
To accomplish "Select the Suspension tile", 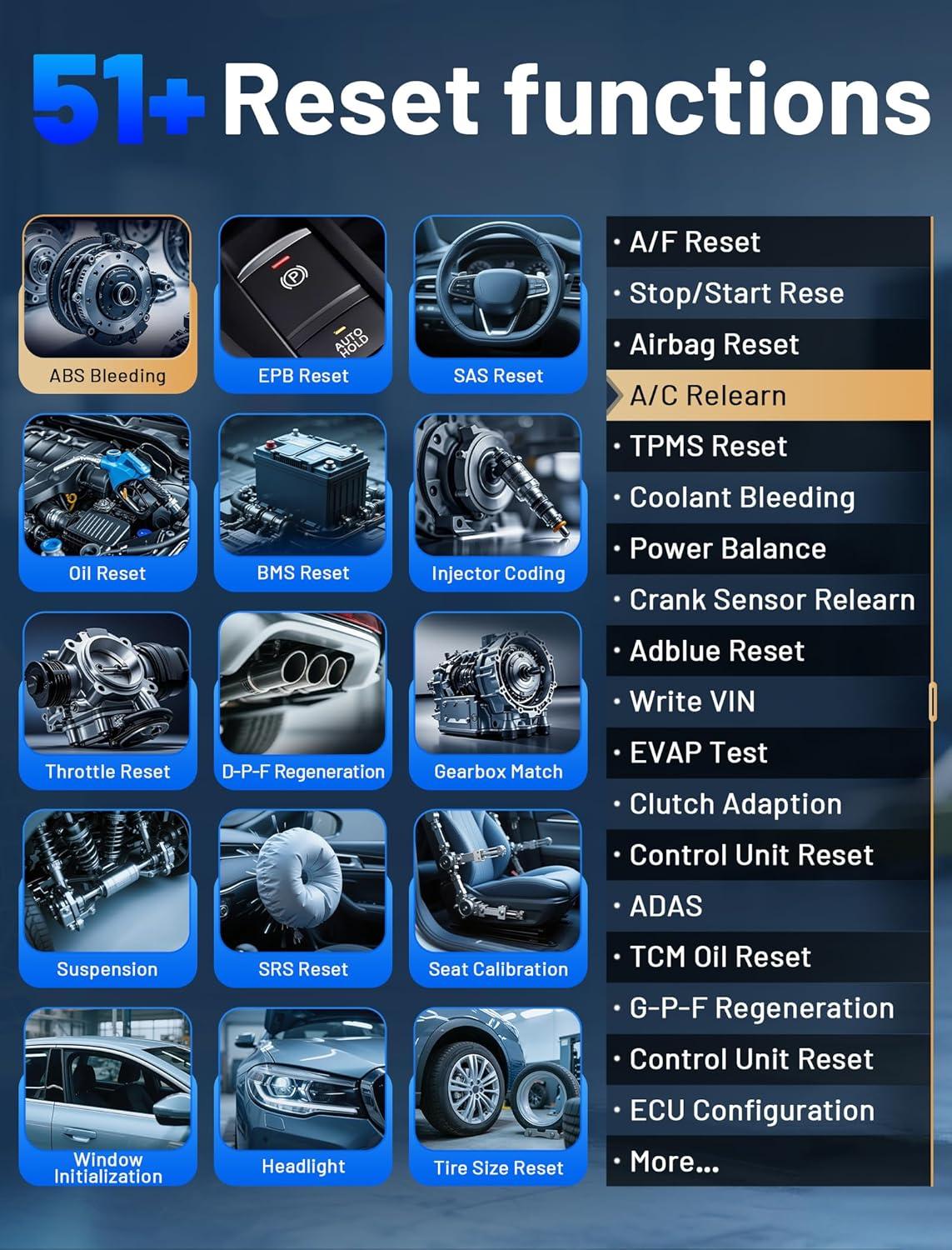I will pyautogui.click(x=107, y=897).
